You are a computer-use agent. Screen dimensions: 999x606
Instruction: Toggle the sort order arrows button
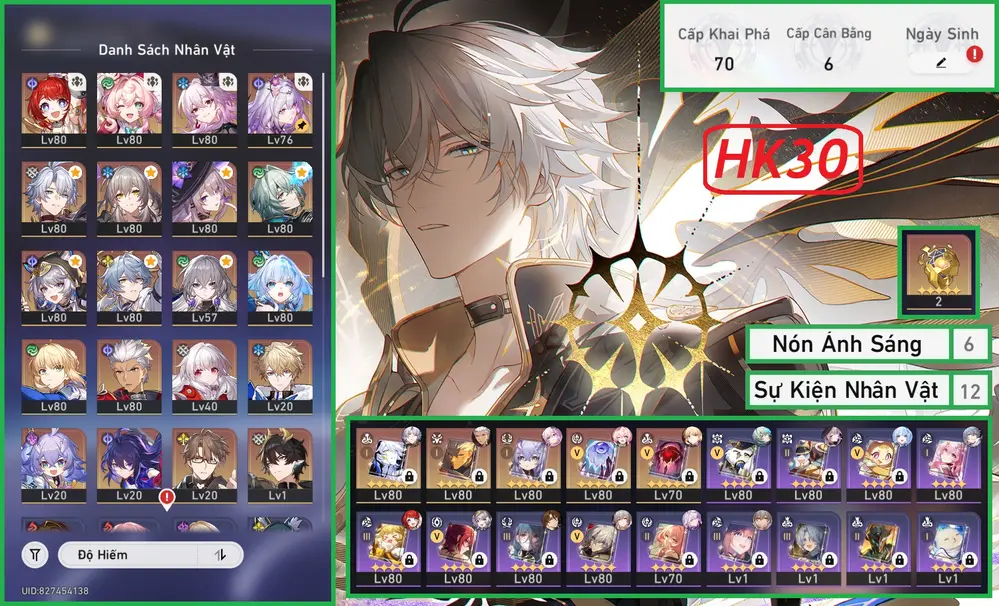pos(222,555)
